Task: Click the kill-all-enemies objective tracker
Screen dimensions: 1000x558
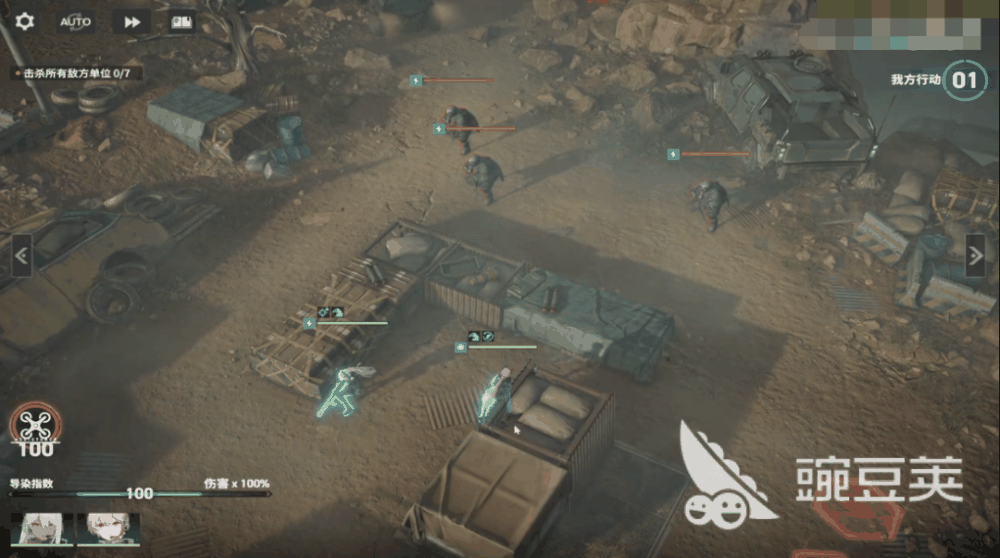Action: click(x=77, y=73)
